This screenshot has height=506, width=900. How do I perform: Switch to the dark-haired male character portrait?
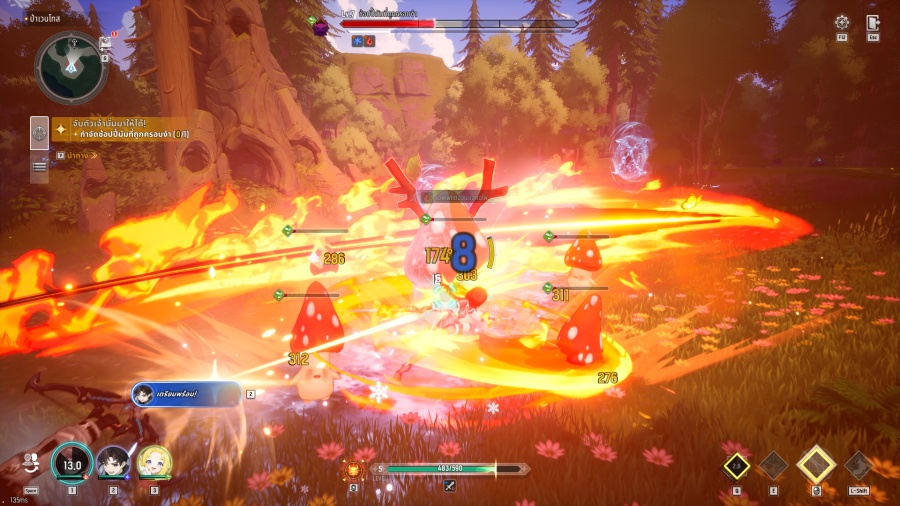pyautogui.click(x=113, y=463)
